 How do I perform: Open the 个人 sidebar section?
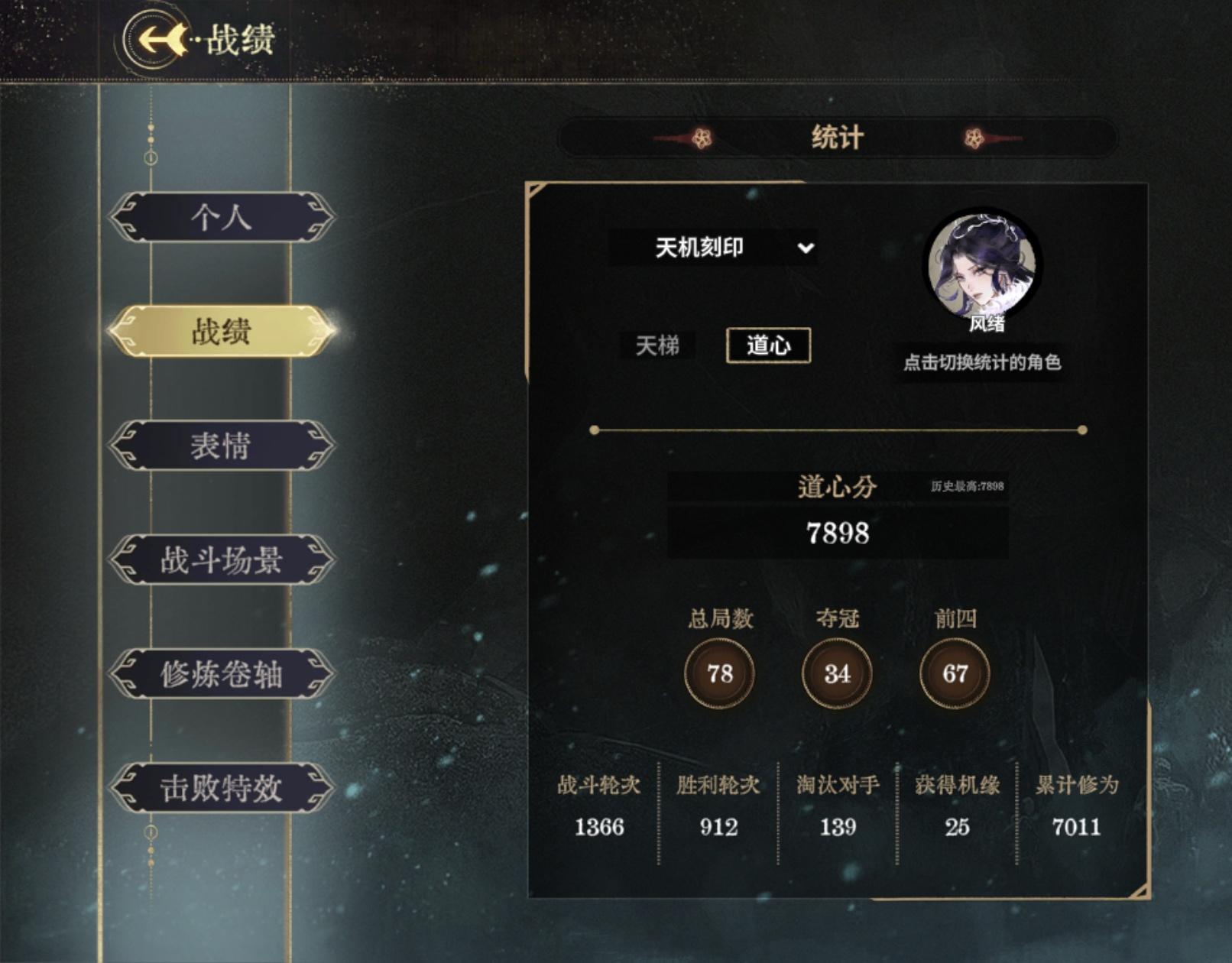click(x=219, y=217)
